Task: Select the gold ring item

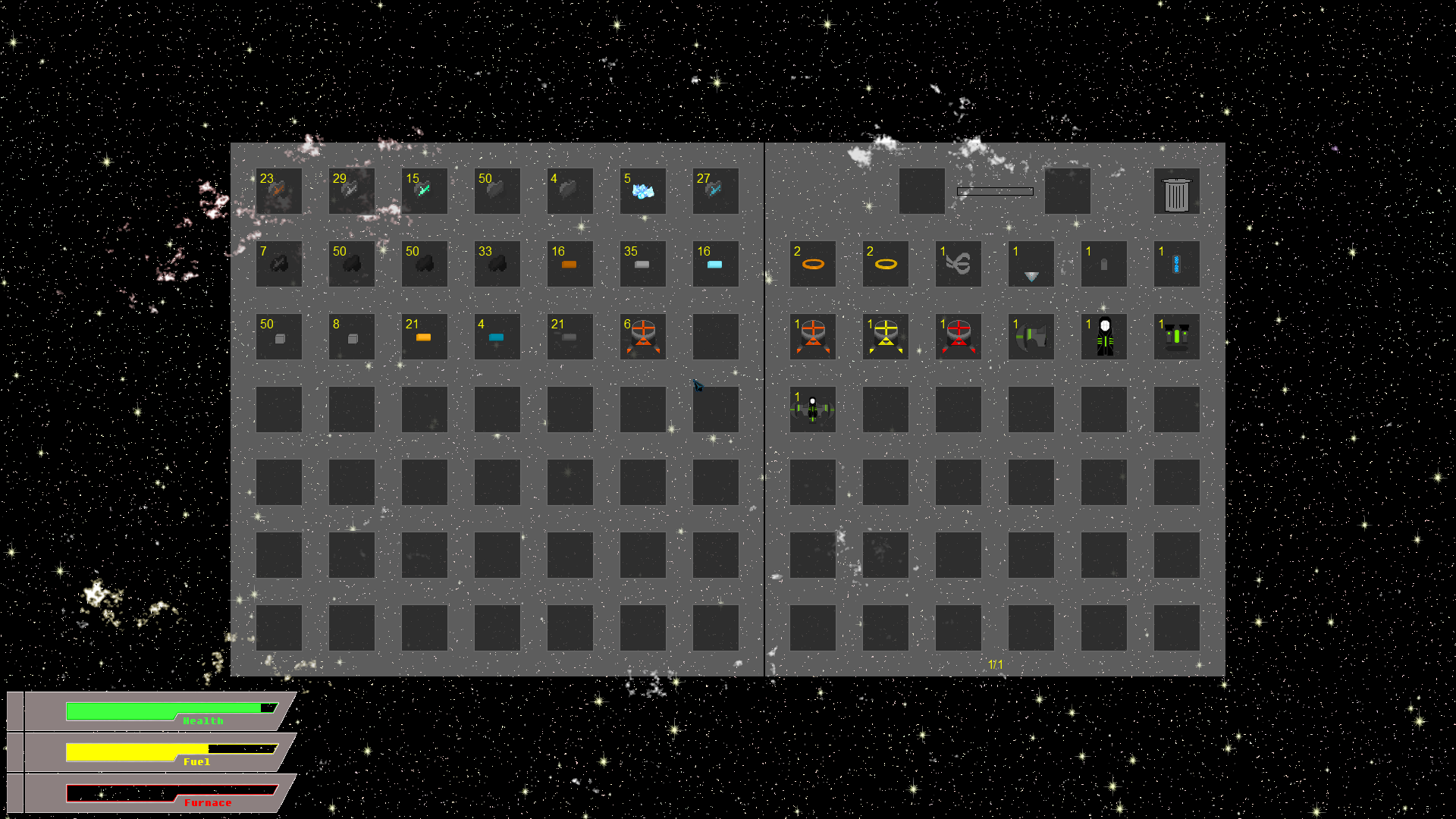Action: [884, 264]
